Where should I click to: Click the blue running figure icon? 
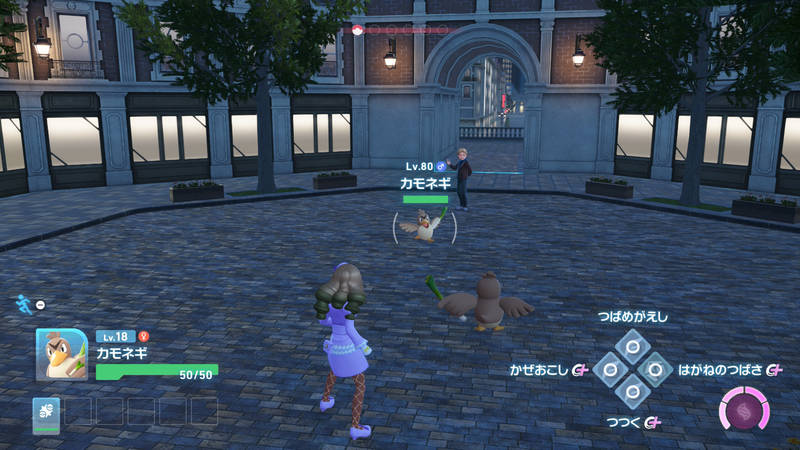pyautogui.click(x=22, y=303)
